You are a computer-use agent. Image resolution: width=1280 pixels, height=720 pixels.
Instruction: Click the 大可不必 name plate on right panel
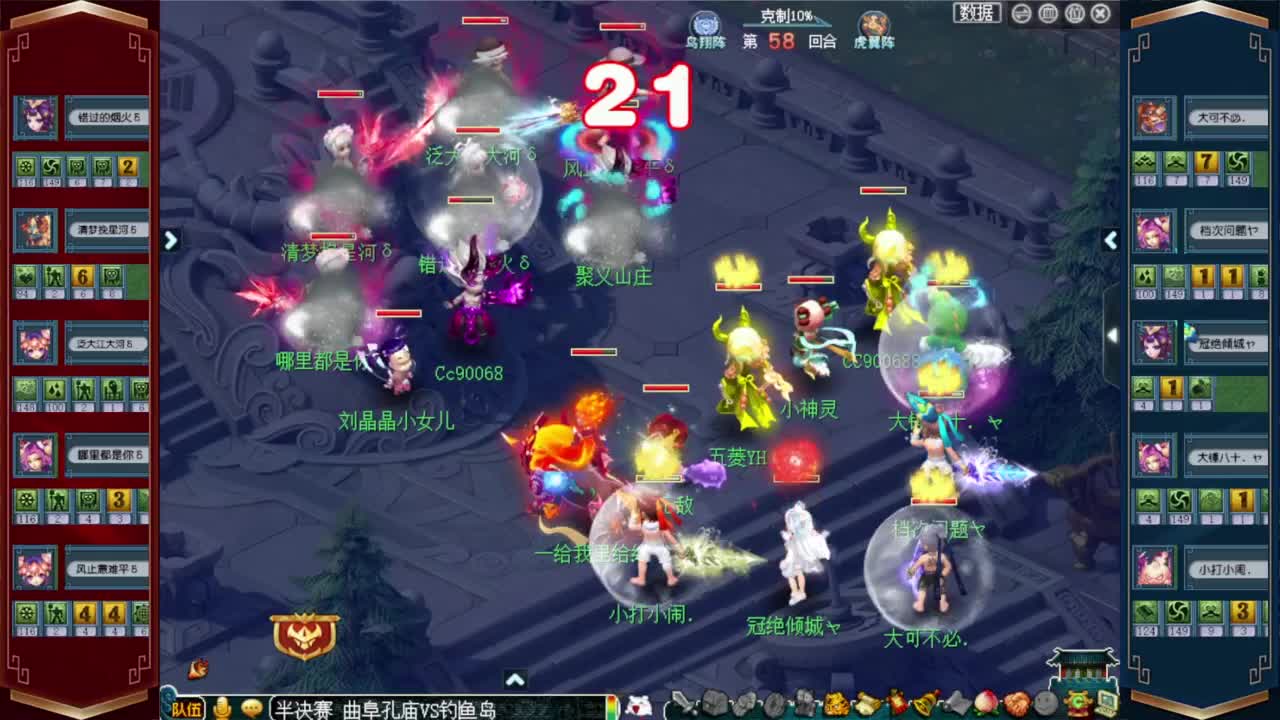(1228, 118)
